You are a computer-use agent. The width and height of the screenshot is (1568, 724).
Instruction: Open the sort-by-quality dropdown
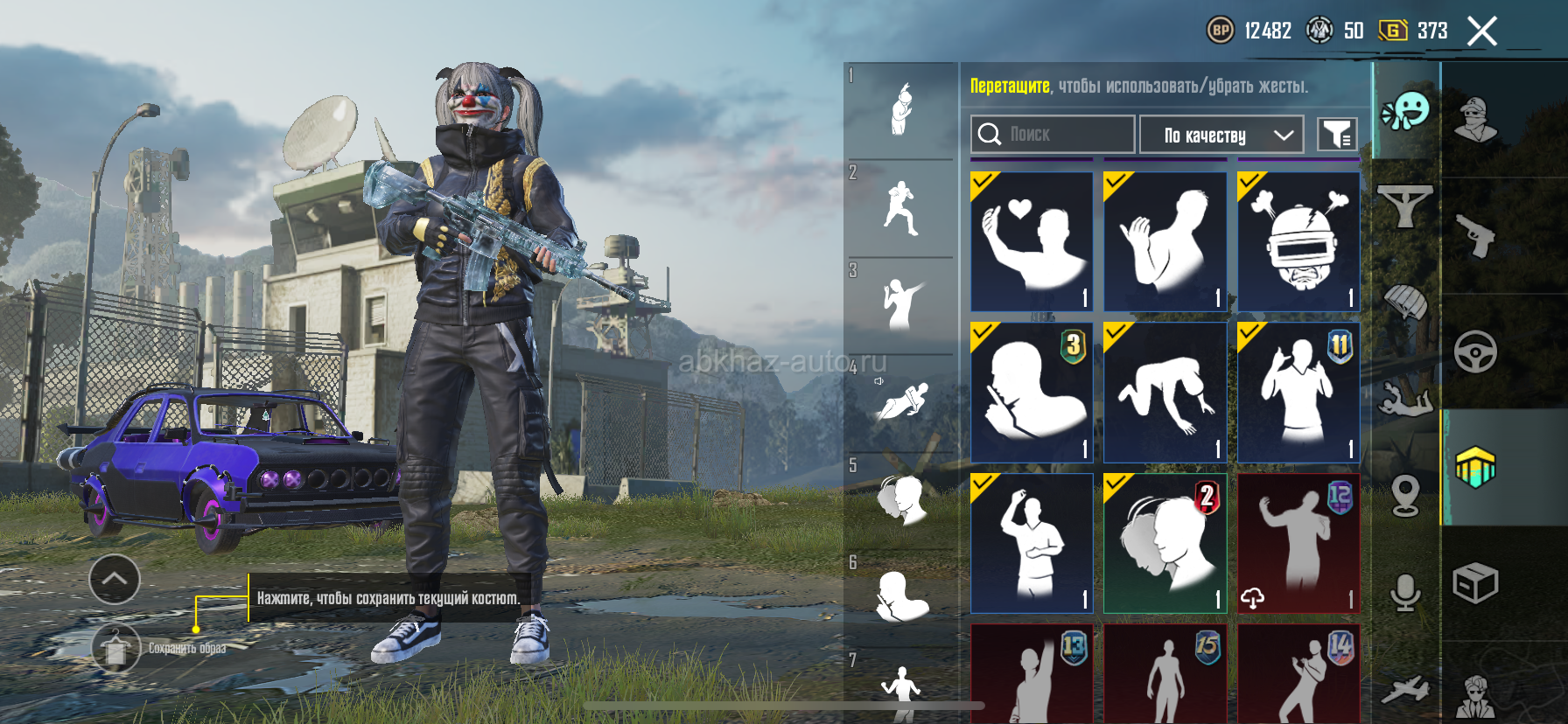tap(1221, 135)
